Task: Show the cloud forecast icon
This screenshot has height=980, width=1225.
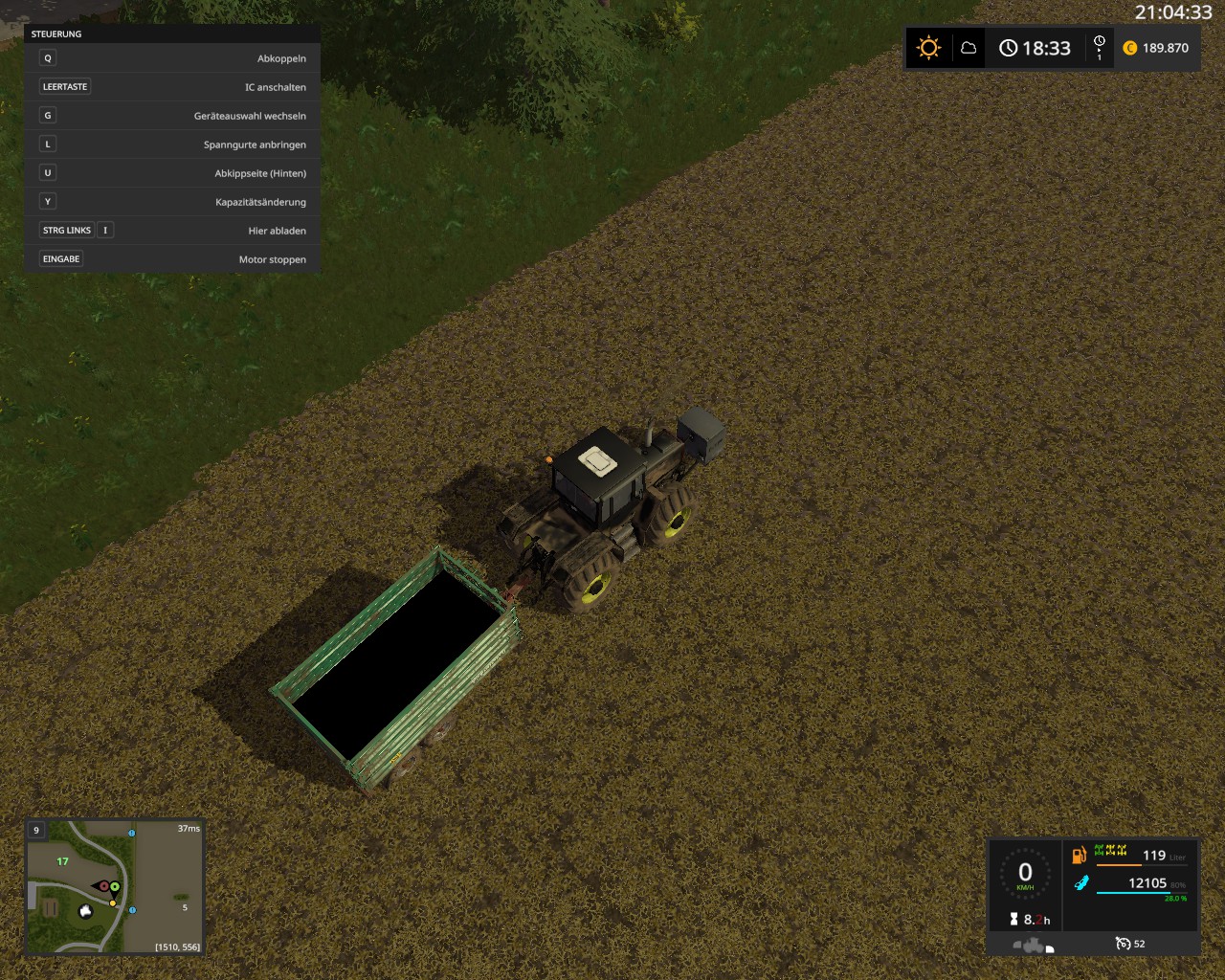Action: (969, 48)
